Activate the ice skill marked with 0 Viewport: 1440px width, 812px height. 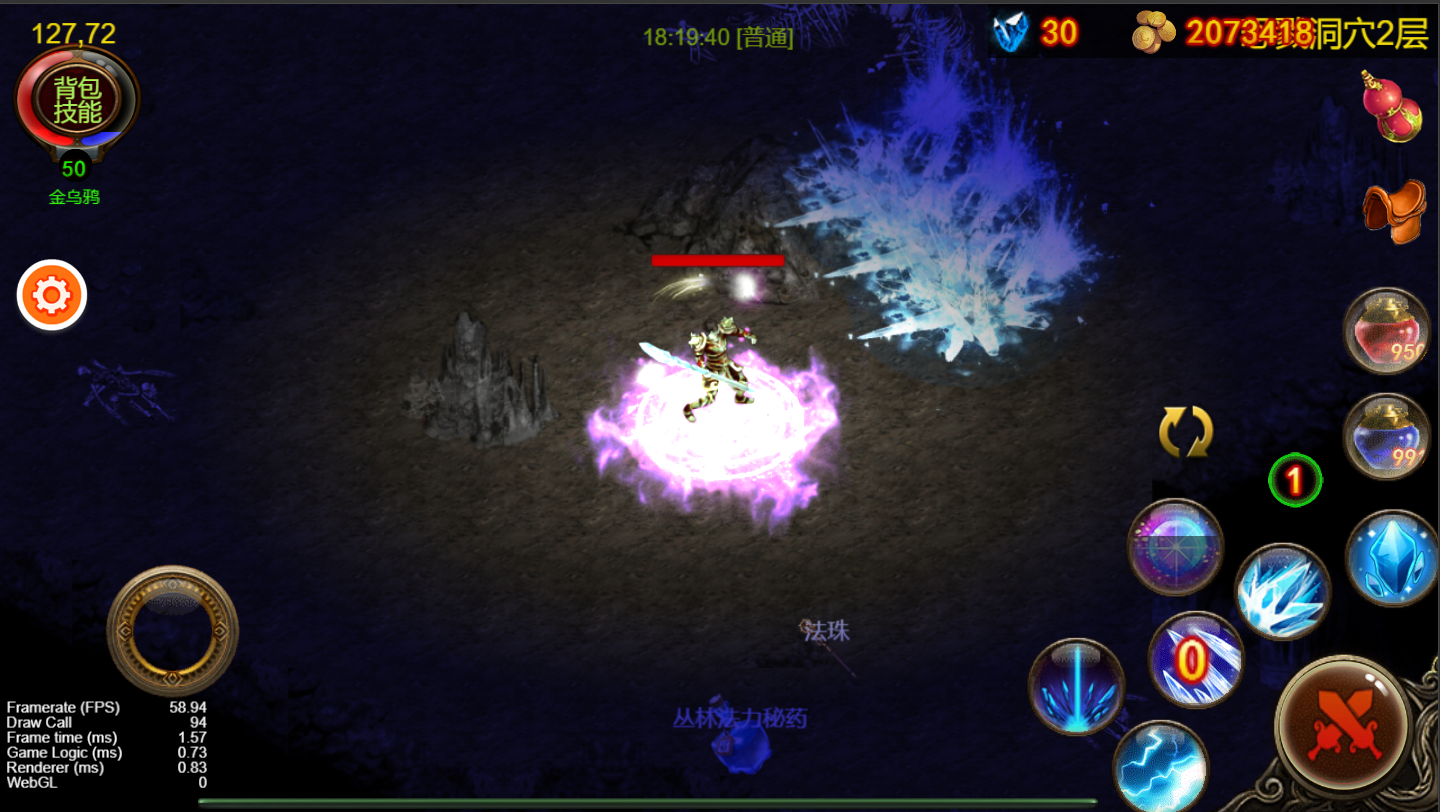pyautogui.click(x=1195, y=659)
